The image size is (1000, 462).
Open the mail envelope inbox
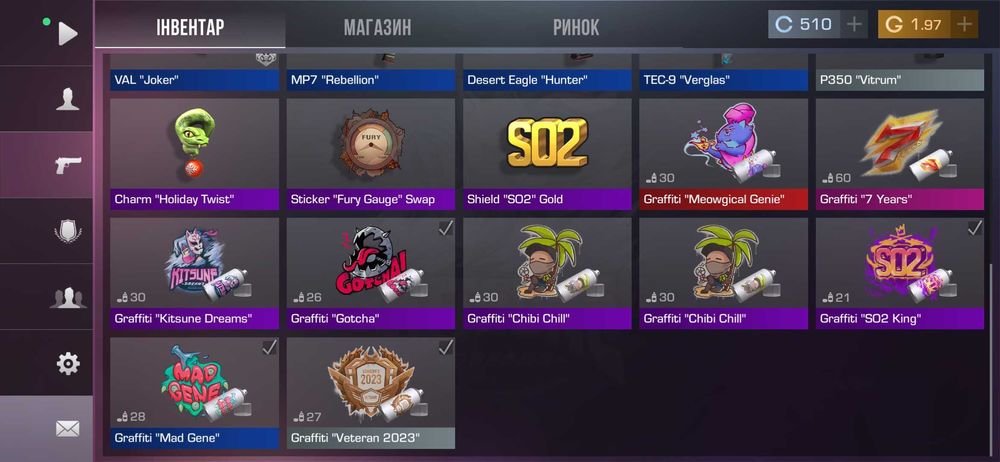[x=67, y=429]
